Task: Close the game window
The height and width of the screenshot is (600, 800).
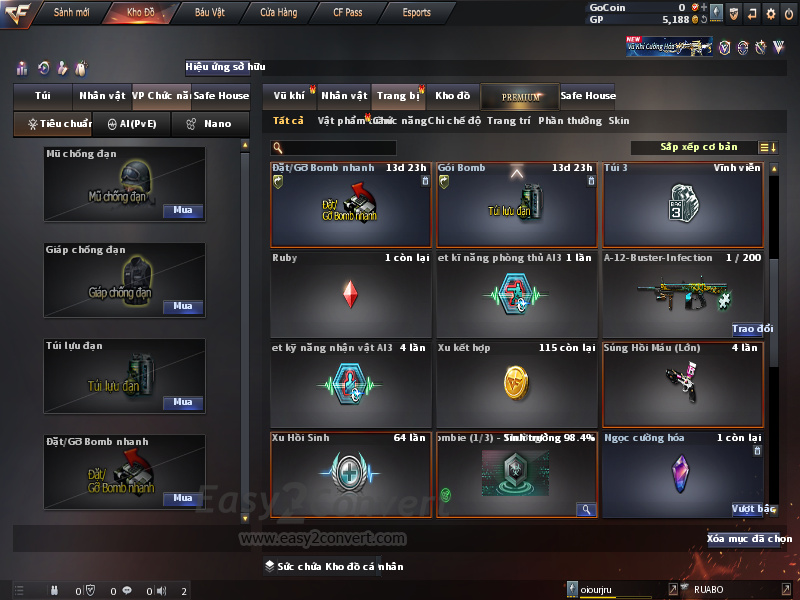Action: click(789, 13)
